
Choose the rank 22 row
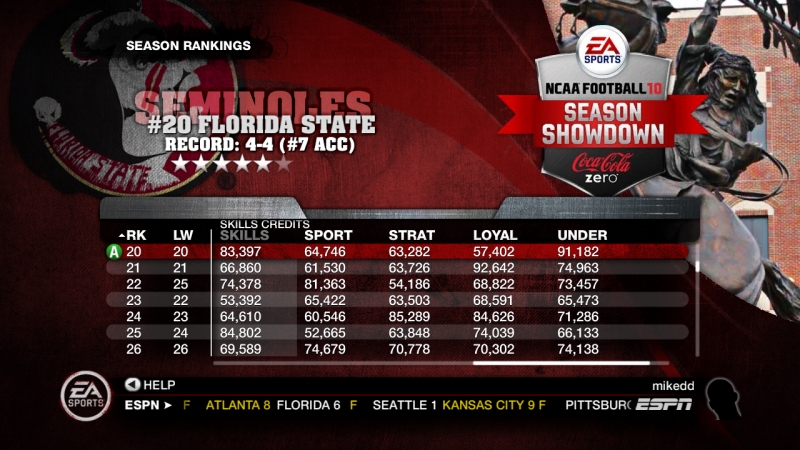pyautogui.click(x=400, y=283)
